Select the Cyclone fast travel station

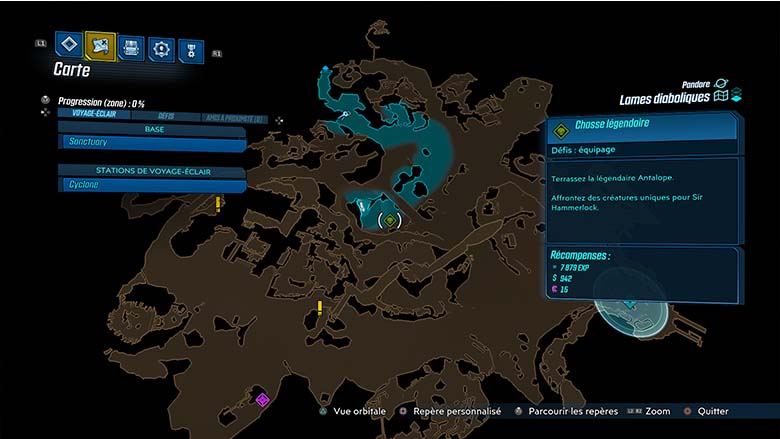click(150, 185)
